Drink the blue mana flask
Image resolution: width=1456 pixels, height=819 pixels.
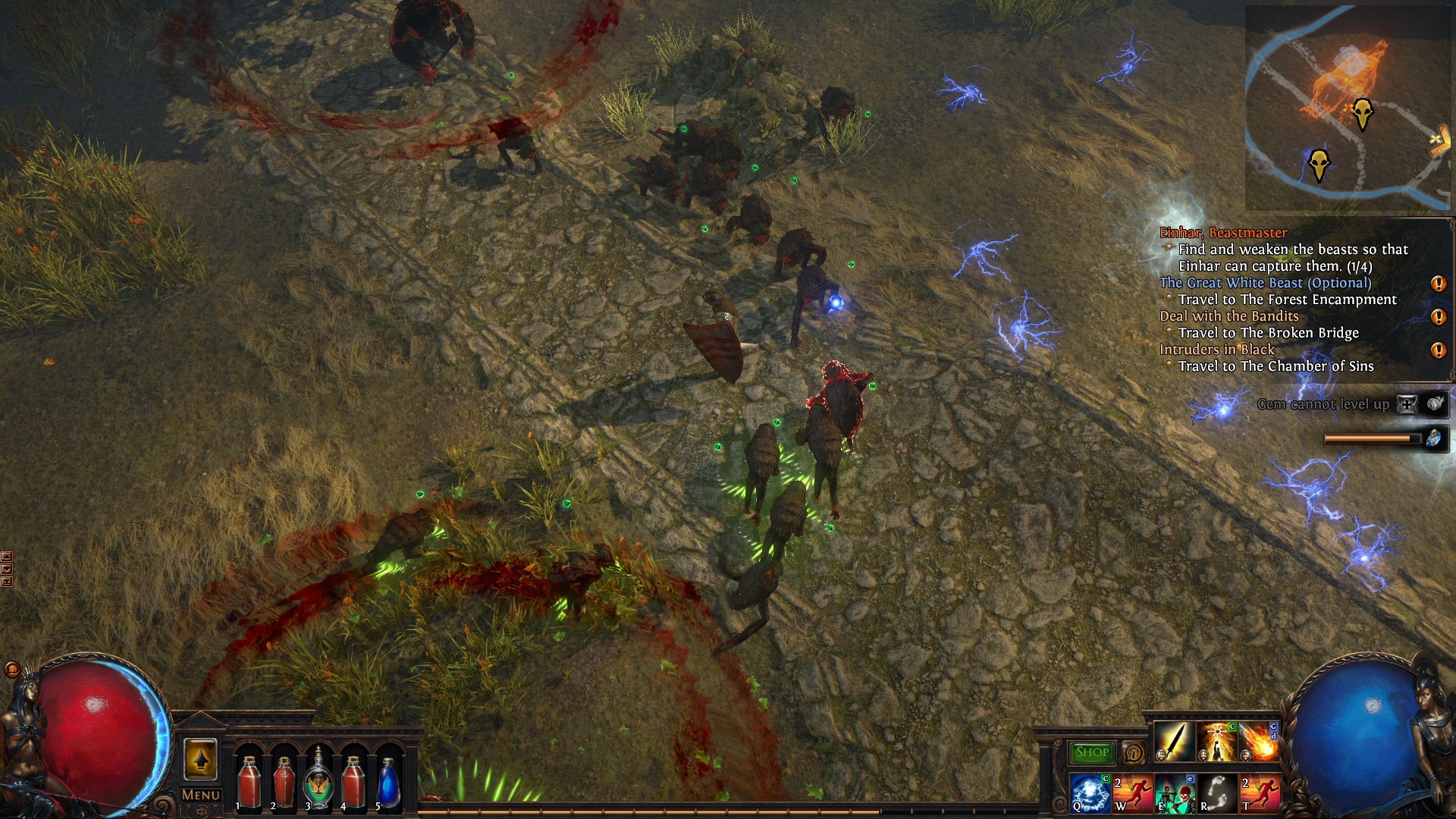tap(388, 783)
